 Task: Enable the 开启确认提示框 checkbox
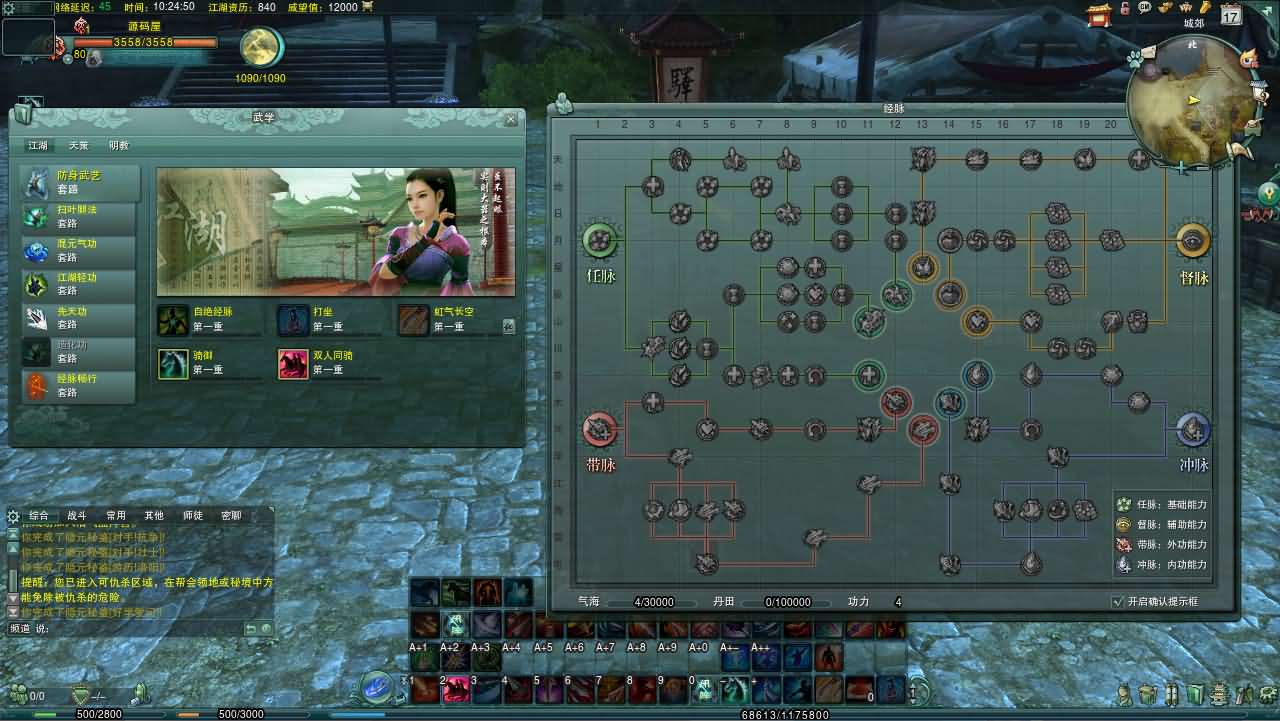coord(1118,602)
